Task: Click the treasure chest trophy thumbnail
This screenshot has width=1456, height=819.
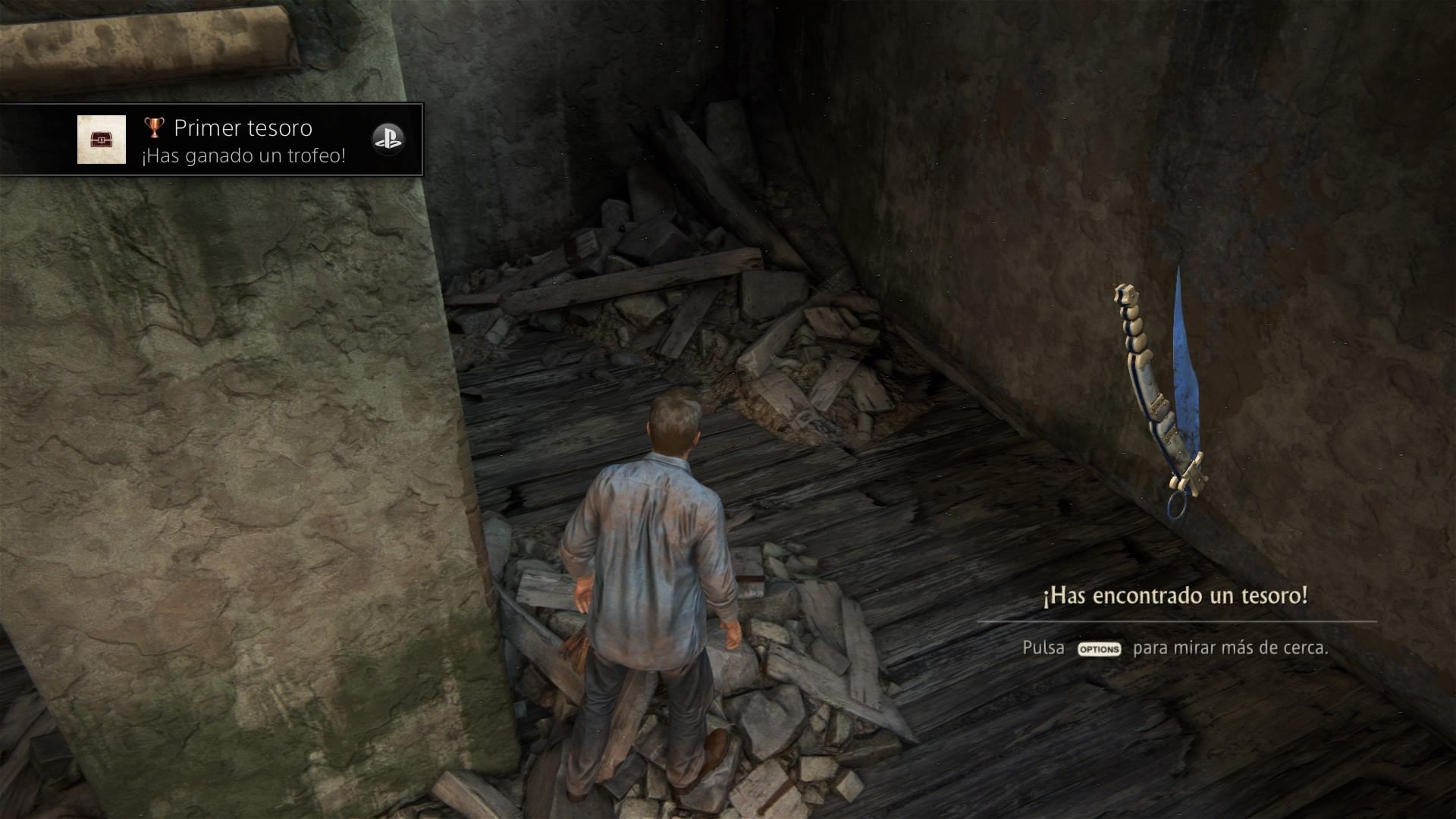Action: [x=102, y=140]
